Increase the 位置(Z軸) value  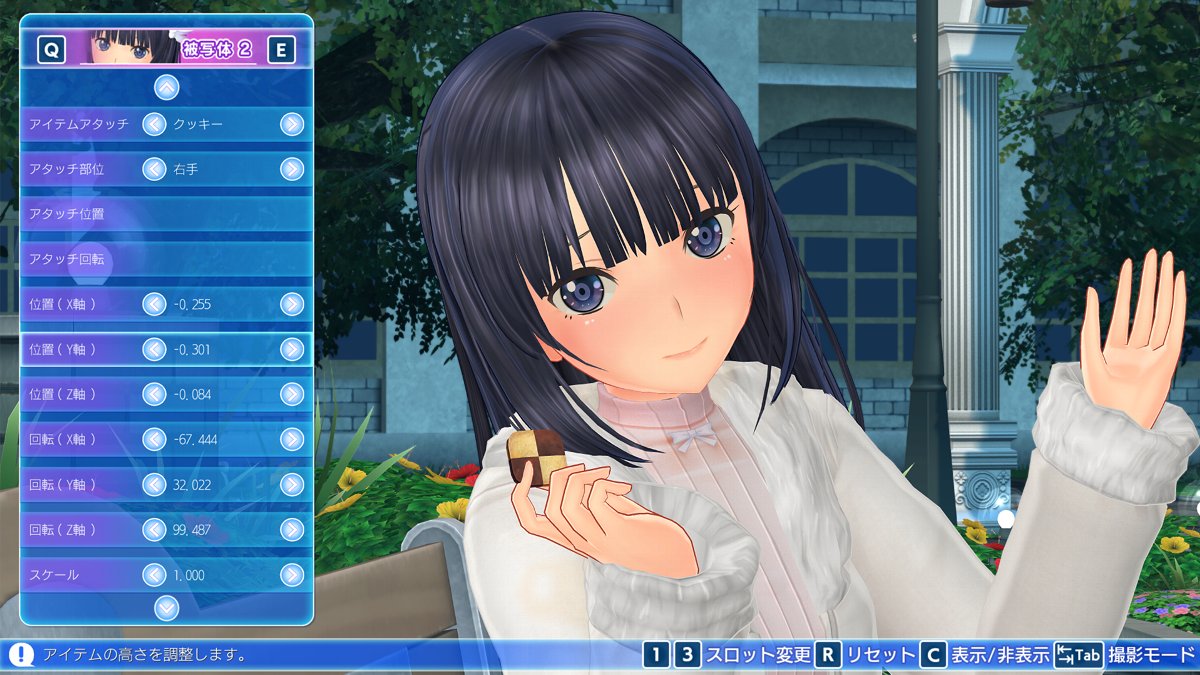[291, 394]
